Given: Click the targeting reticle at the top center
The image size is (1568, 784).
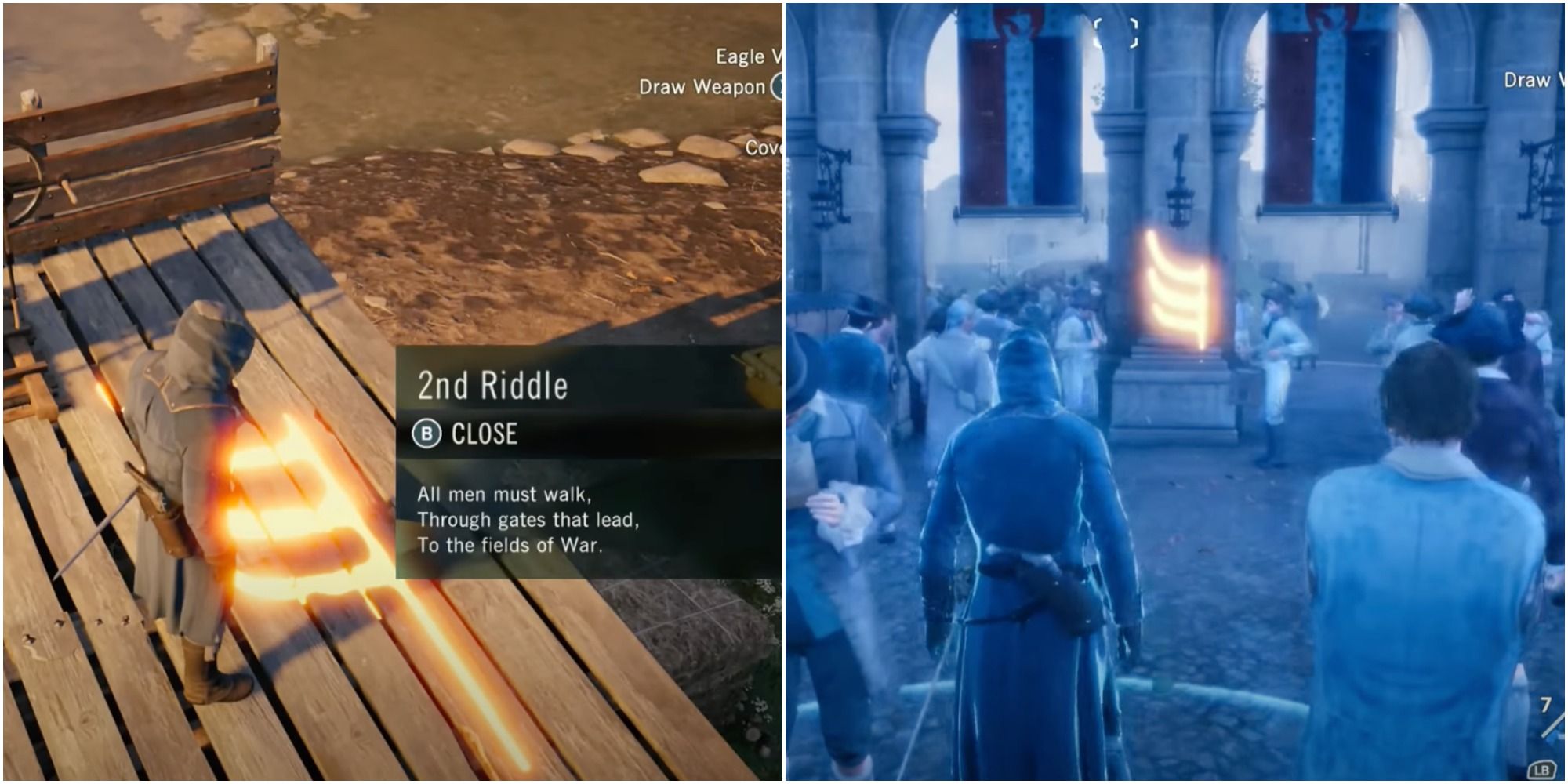Looking at the screenshot, I should (1115, 31).
